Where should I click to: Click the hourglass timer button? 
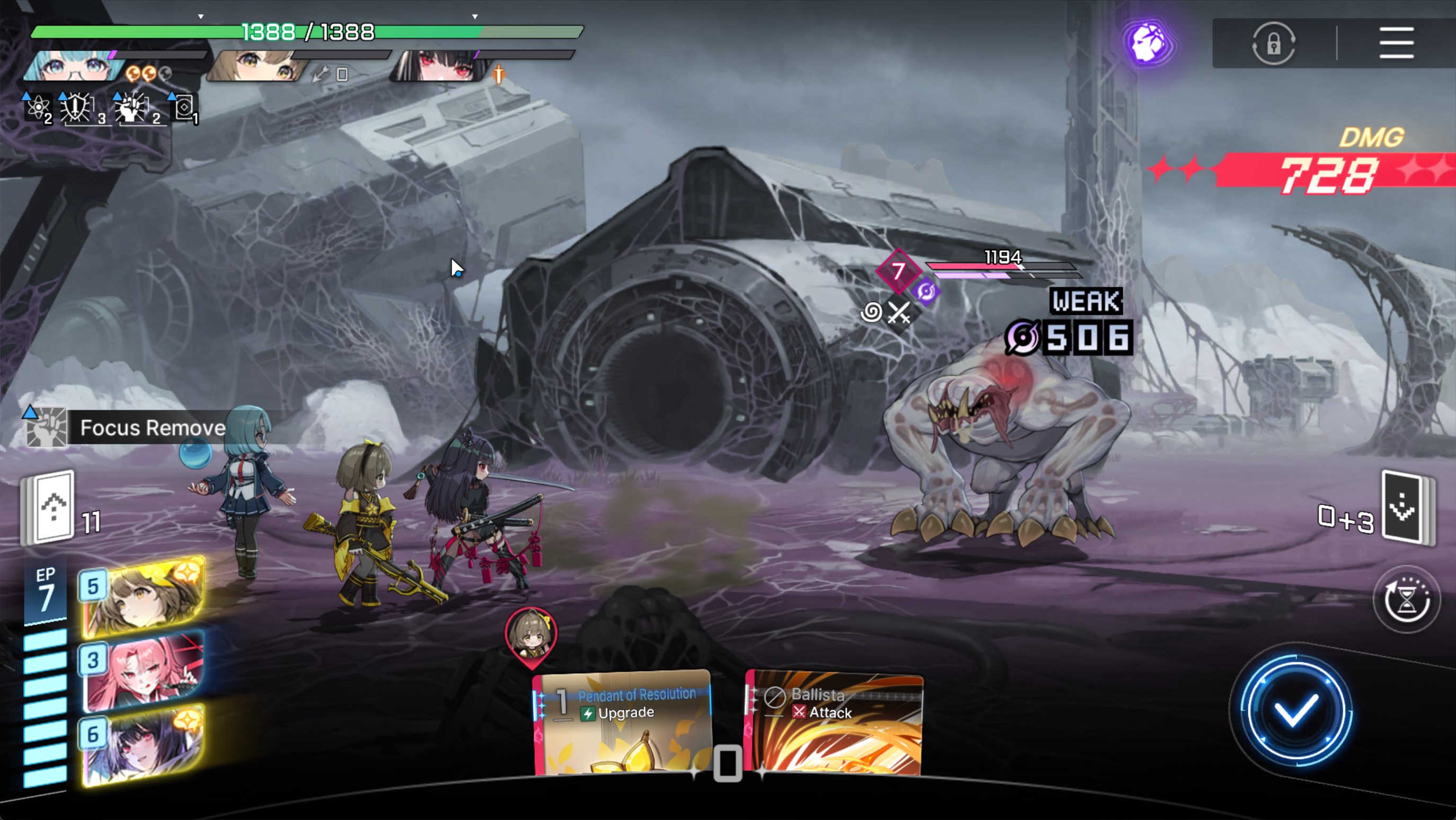[1406, 599]
